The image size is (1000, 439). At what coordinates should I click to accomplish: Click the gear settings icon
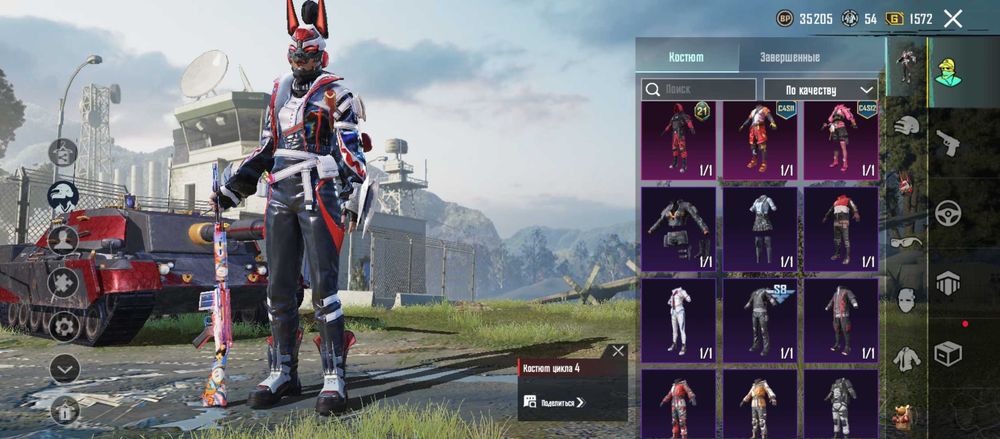point(64,326)
